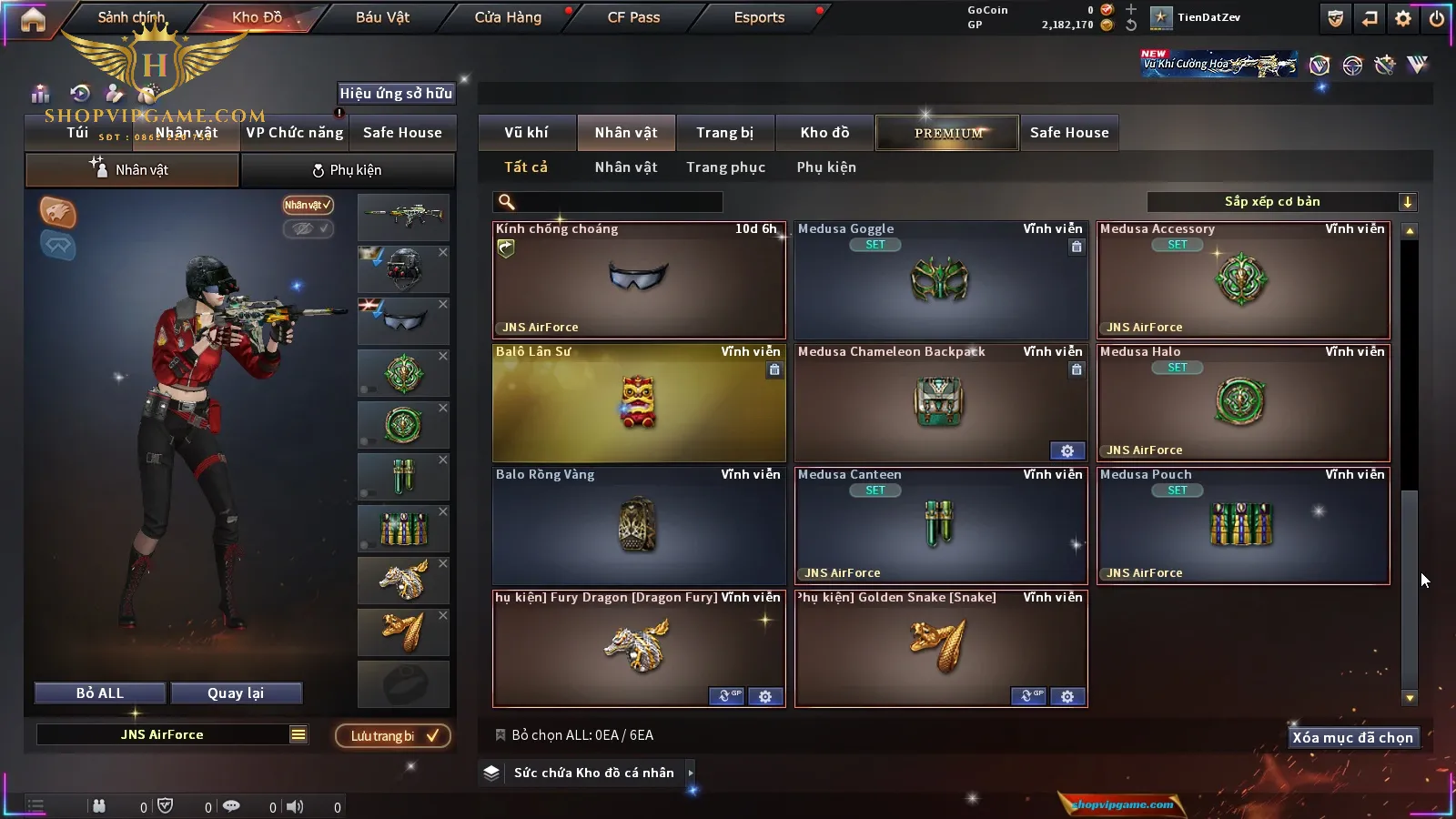1456x819 pixels.
Task: Click Xóa mục đã chọn button
Action: (x=1352, y=738)
